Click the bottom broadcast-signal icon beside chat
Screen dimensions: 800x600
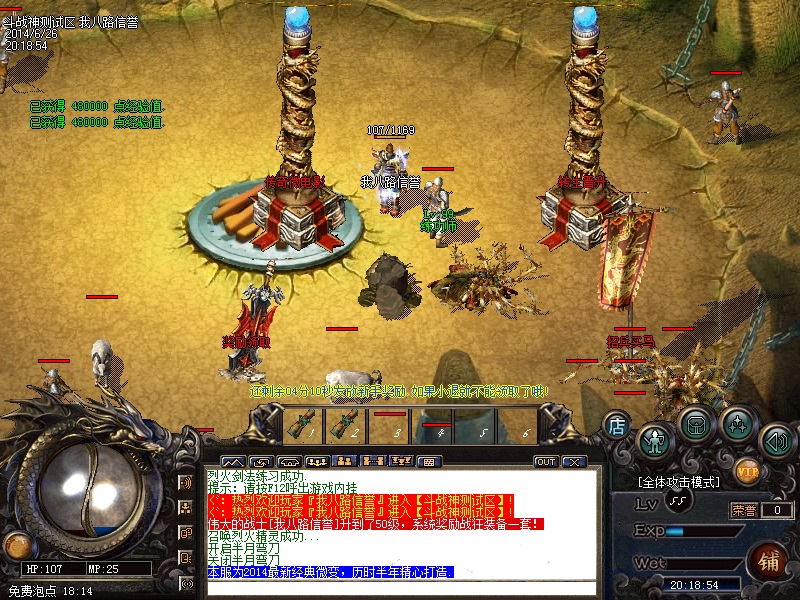point(186,583)
